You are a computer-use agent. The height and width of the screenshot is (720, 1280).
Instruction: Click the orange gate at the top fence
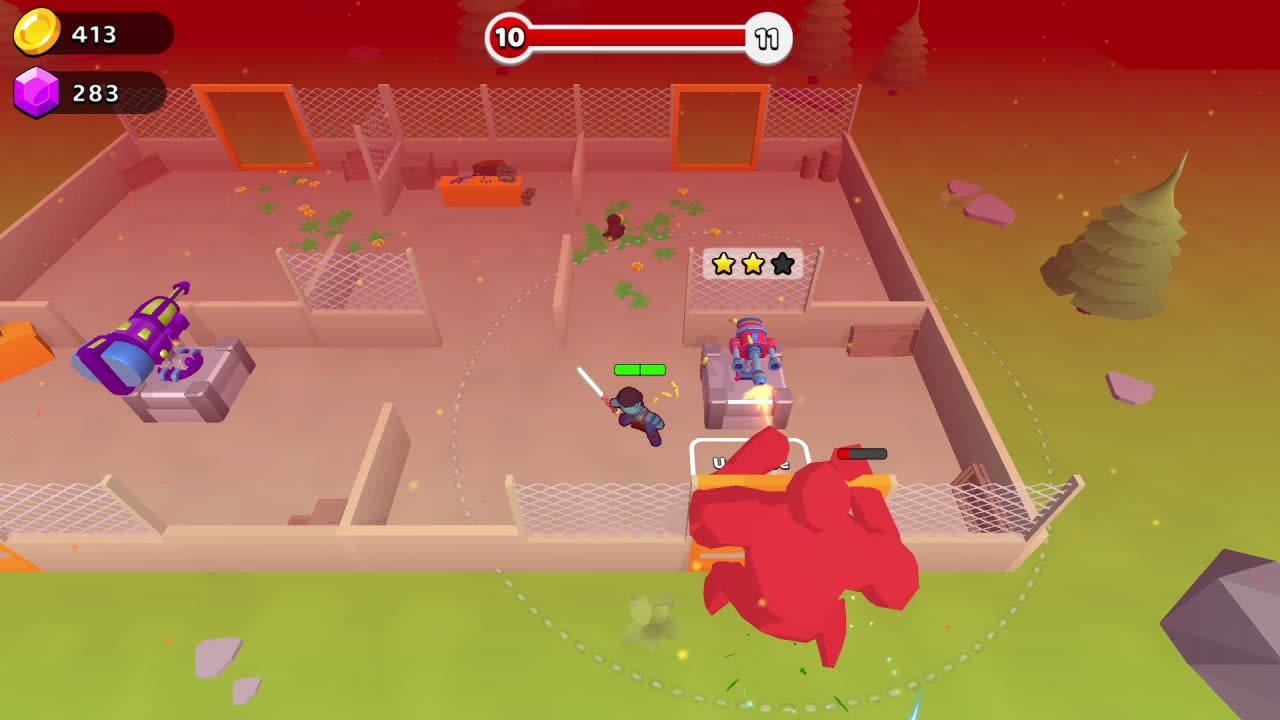click(x=722, y=123)
